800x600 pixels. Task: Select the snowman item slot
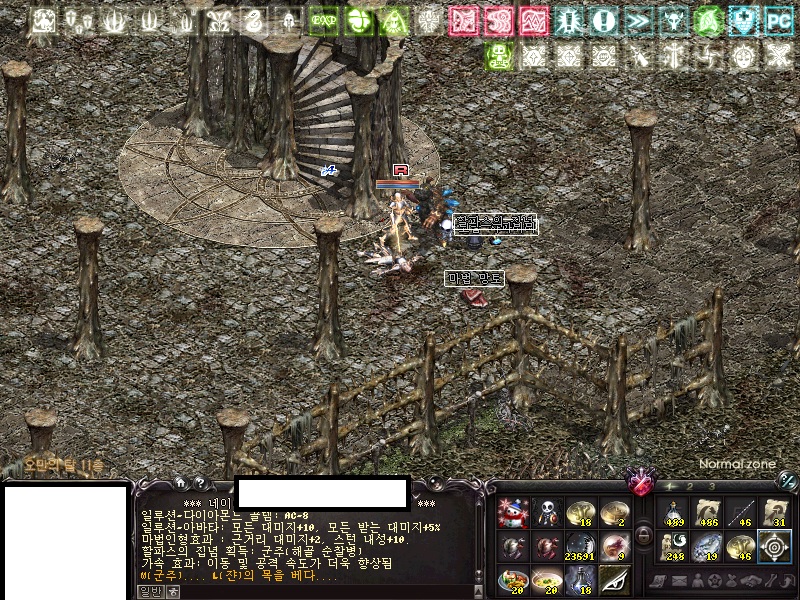point(512,513)
